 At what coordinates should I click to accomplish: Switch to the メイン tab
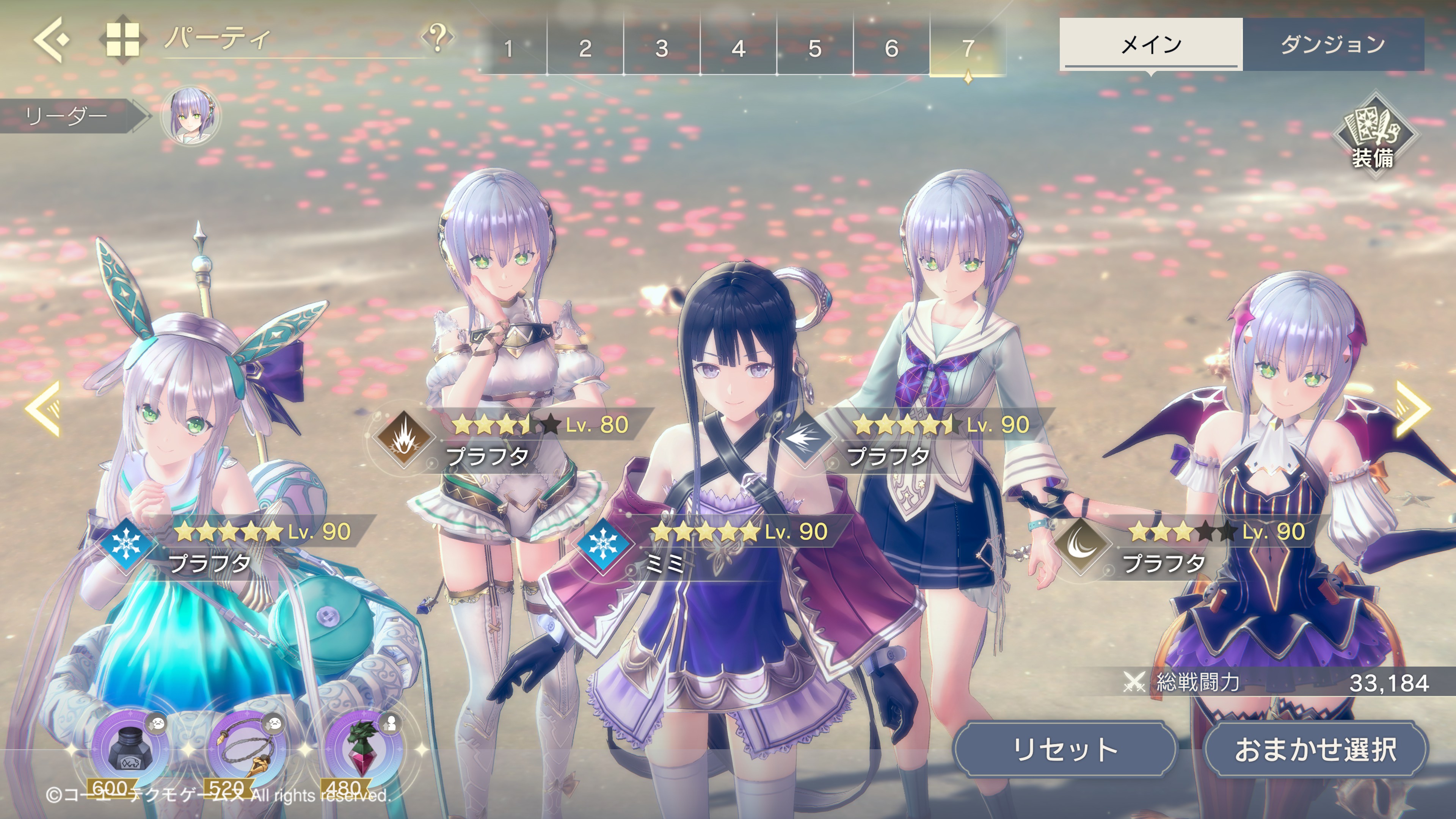[x=1151, y=44]
